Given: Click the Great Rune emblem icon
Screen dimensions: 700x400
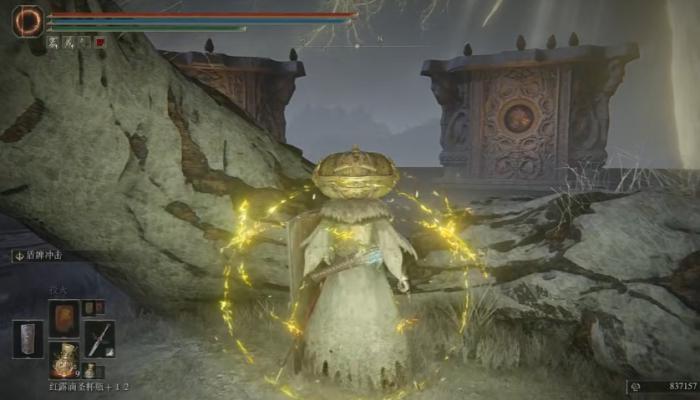Looking at the screenshot, I should point(27,20).
